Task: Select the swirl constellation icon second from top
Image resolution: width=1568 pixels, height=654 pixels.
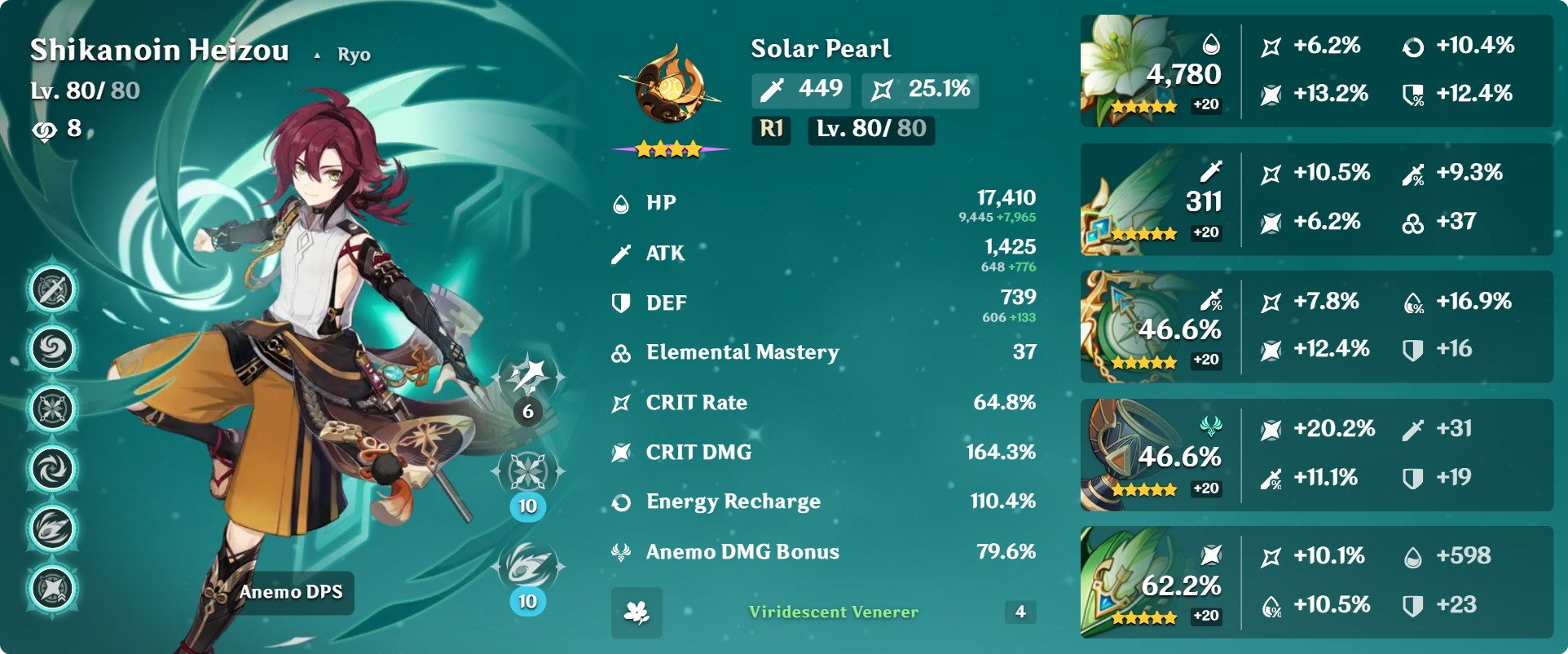Action: [53, 349]
